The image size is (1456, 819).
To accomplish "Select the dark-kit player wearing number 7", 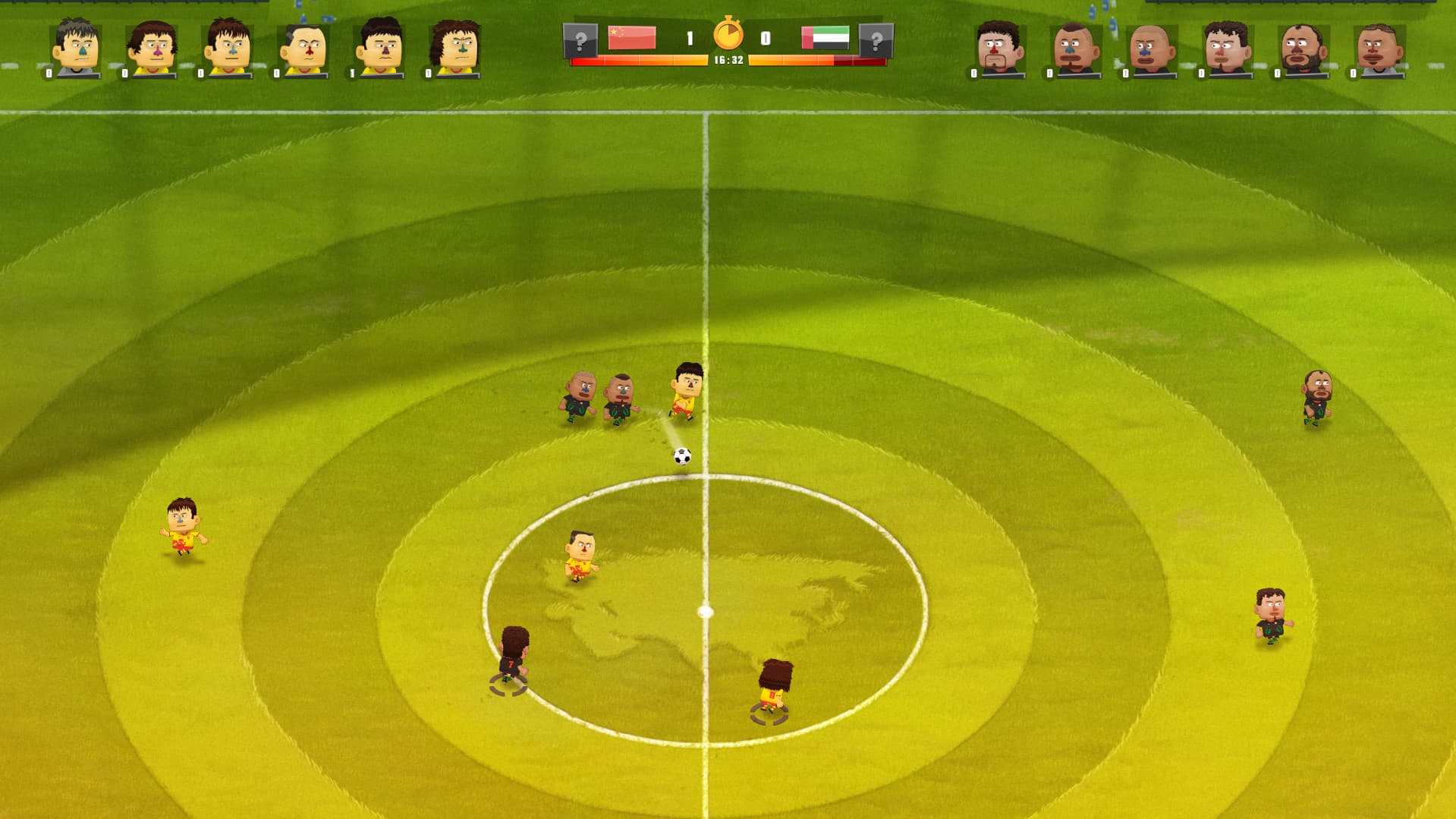I will click(x=514, y=666).
